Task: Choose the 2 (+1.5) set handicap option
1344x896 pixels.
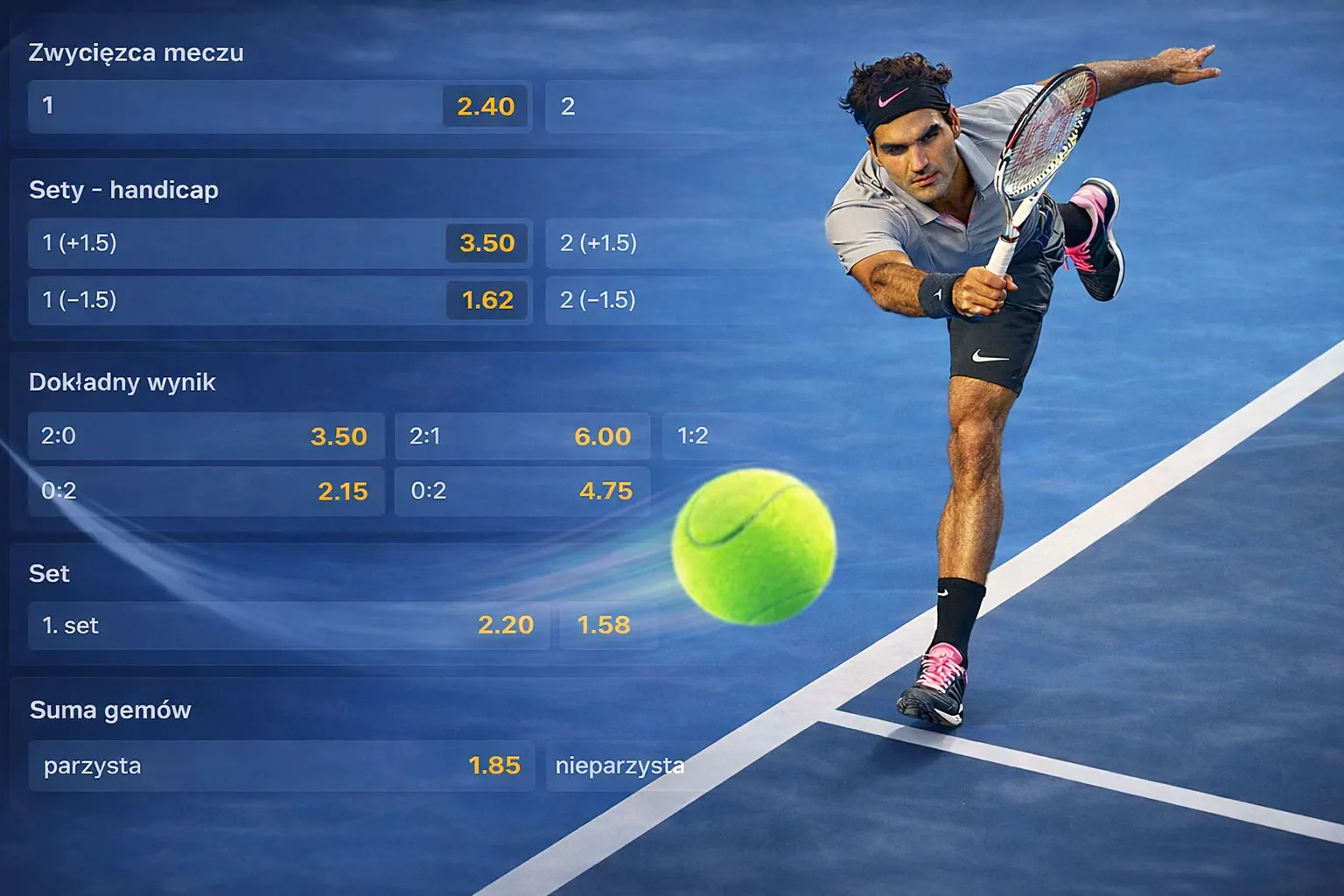Action: (x=612, y=243)
